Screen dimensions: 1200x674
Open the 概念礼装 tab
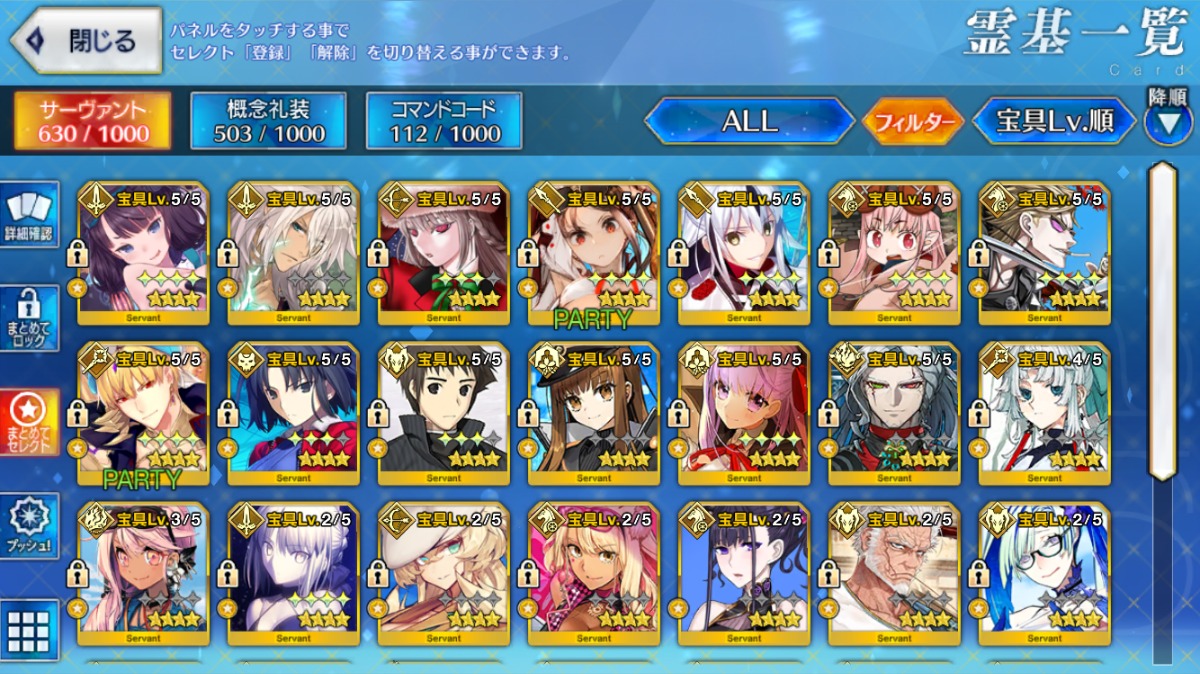point(269,121)
